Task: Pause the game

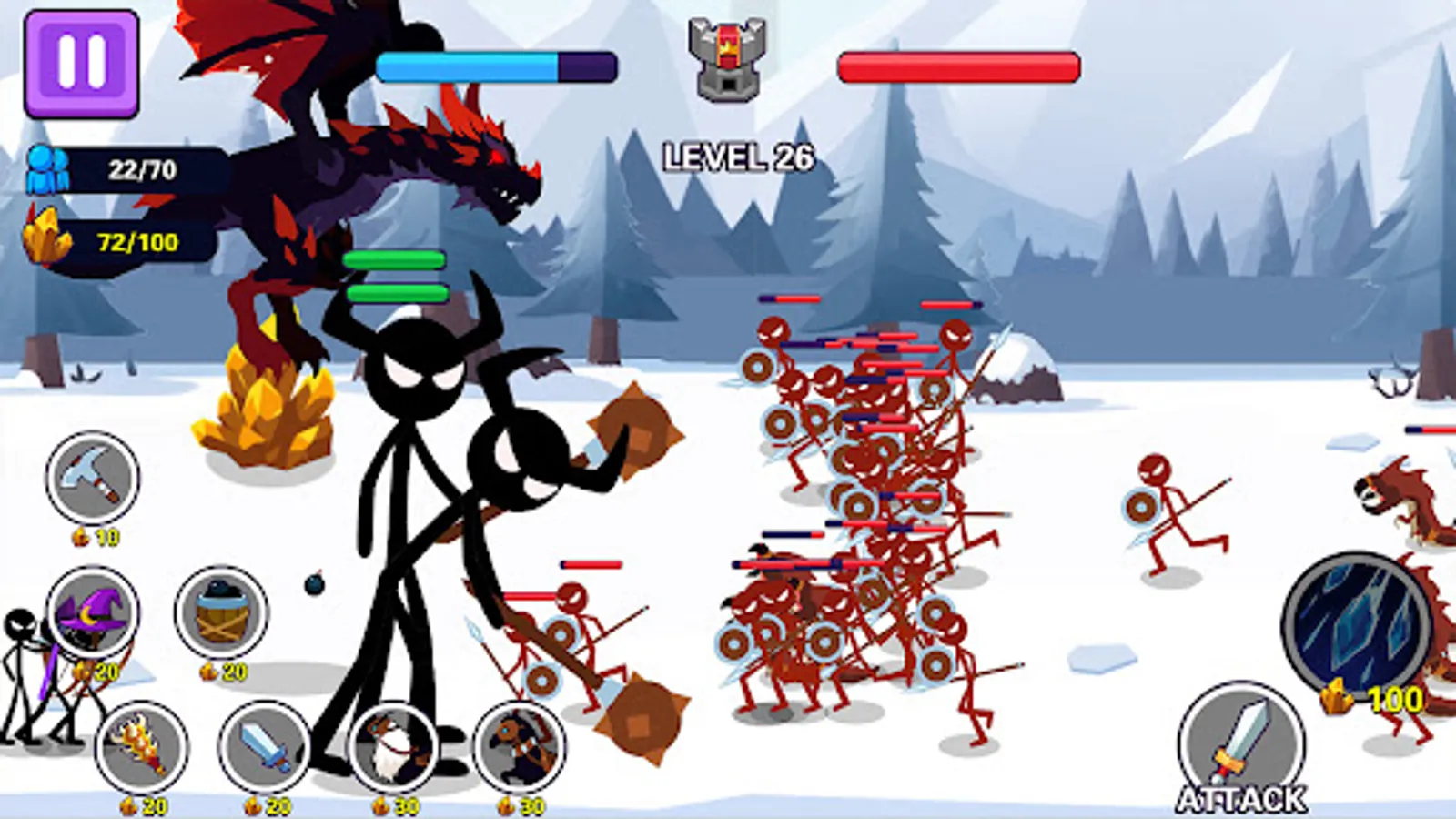Action: click(80, 62)
